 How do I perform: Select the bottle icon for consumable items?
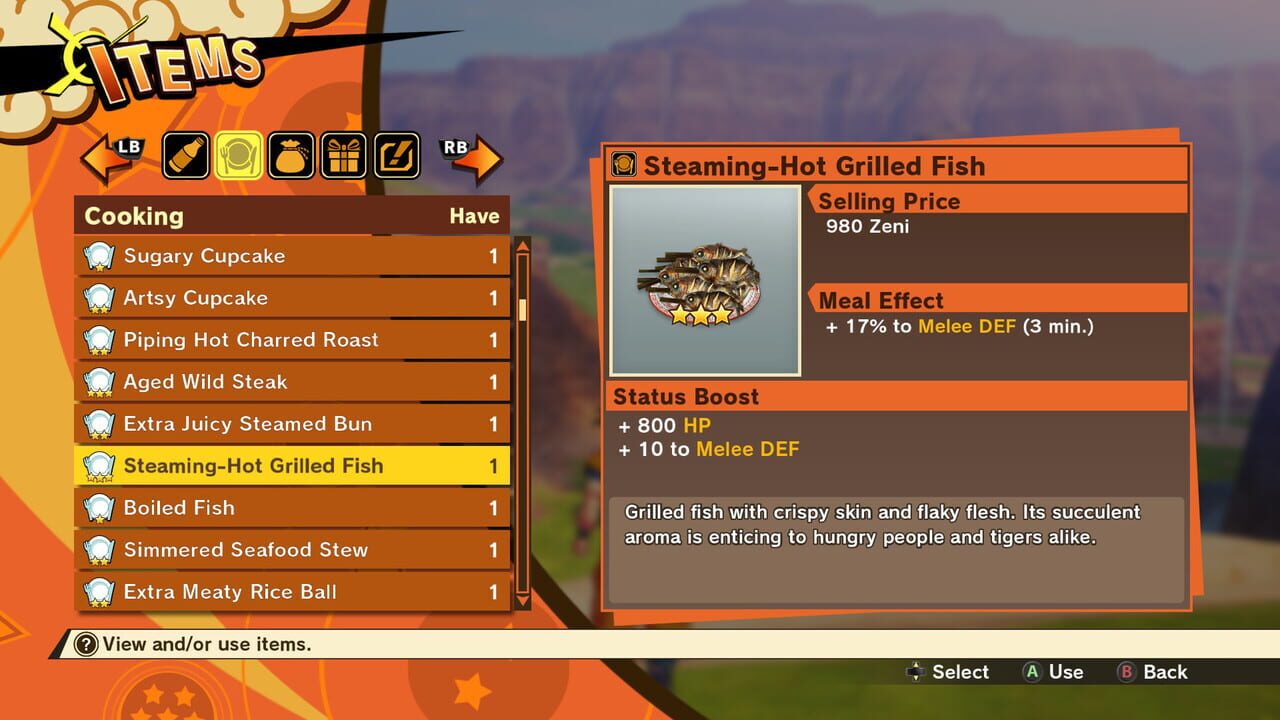(185, 155)
